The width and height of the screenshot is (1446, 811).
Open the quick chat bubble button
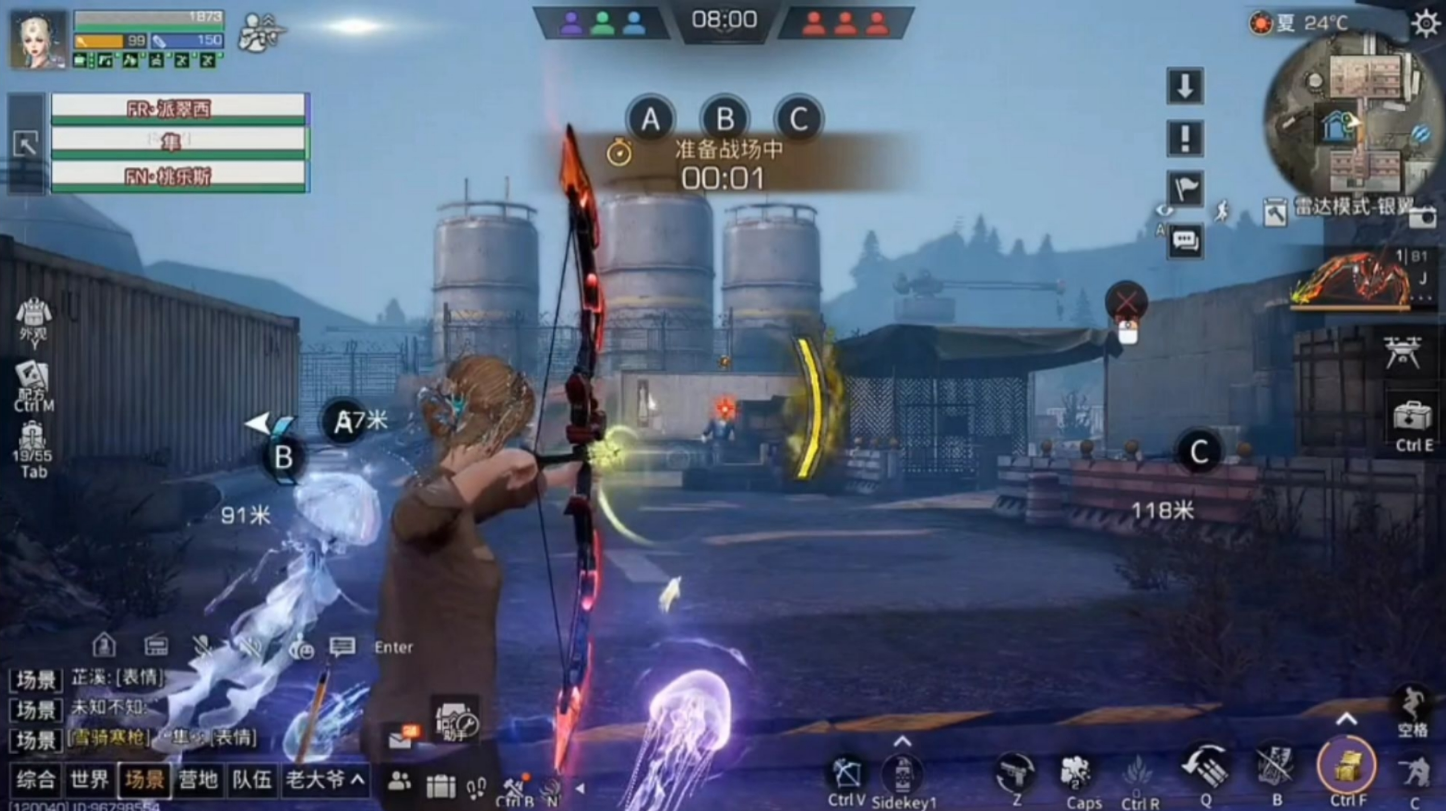[1185, 241]
